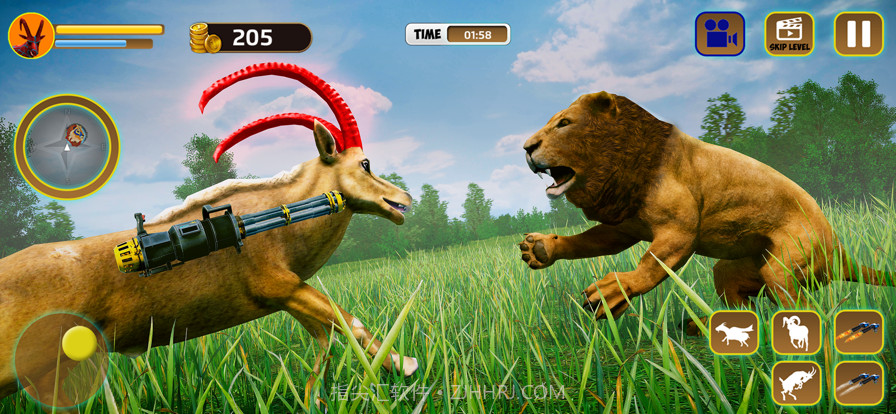Open the circular minimap

(67, 147)
